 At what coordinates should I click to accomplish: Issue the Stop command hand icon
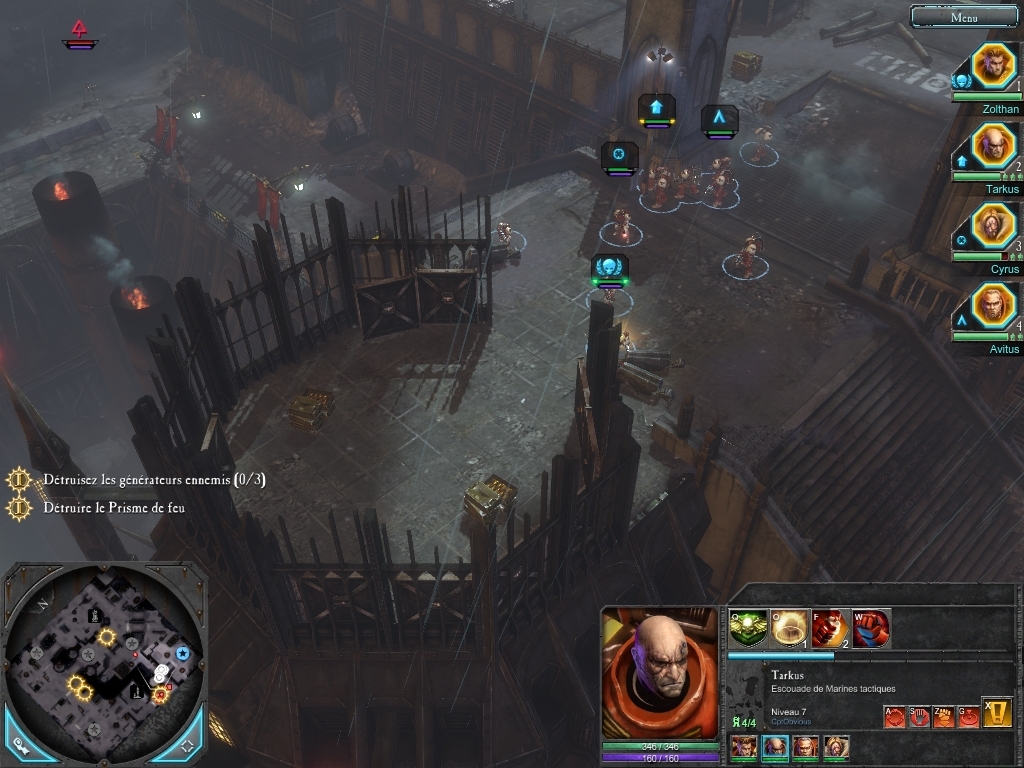click(x=920, y=716)
